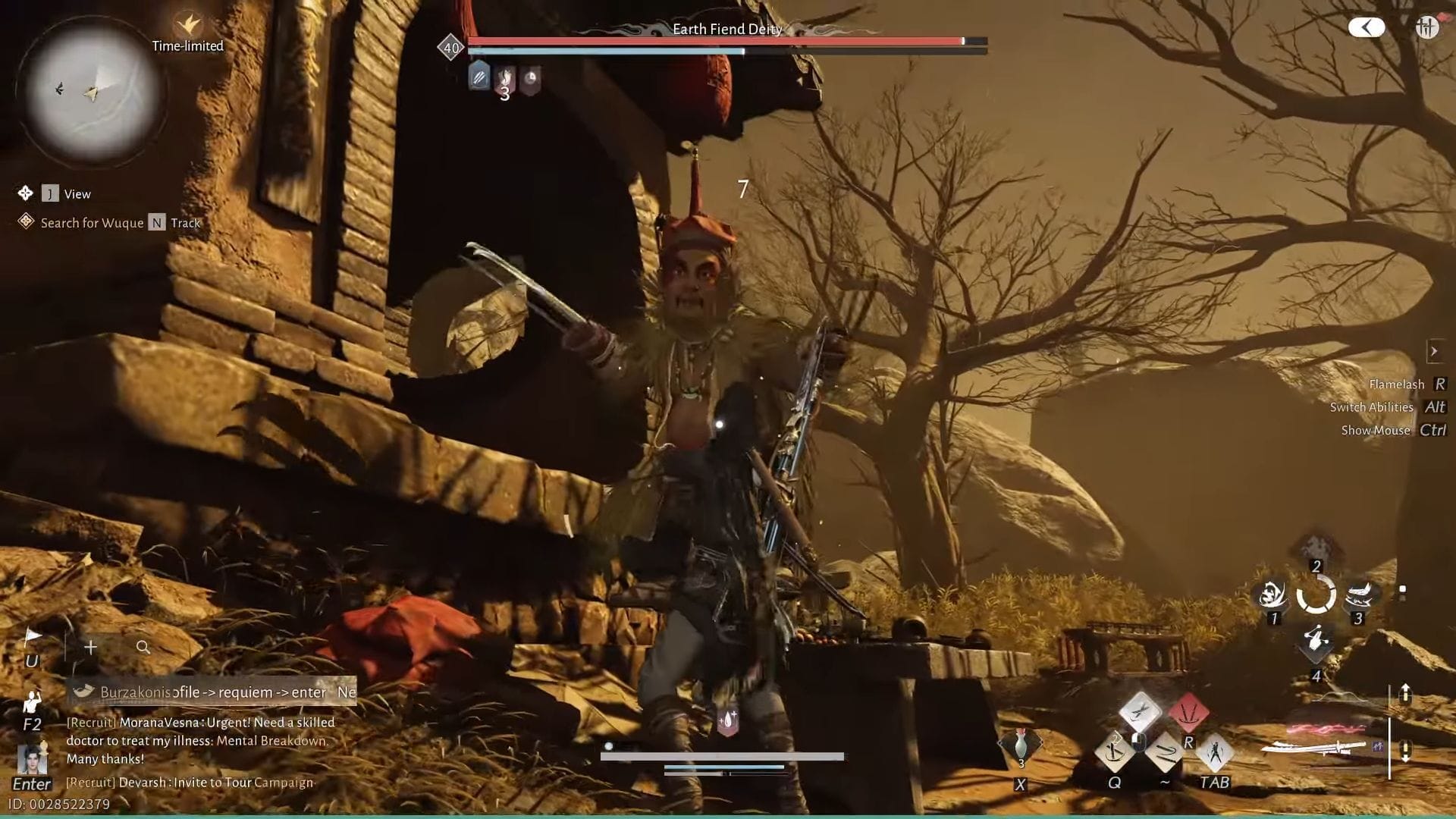1456x819 pixels.
Task: Activate the dodging figure skill above TAB
Action: click(1215, 752)
